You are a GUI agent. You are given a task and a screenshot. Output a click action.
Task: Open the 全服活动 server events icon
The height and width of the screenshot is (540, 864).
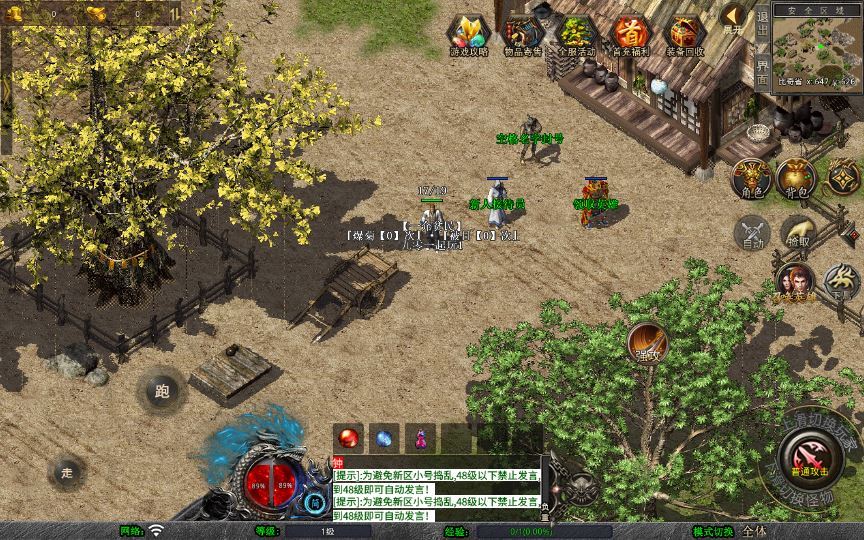pos(576,35)
